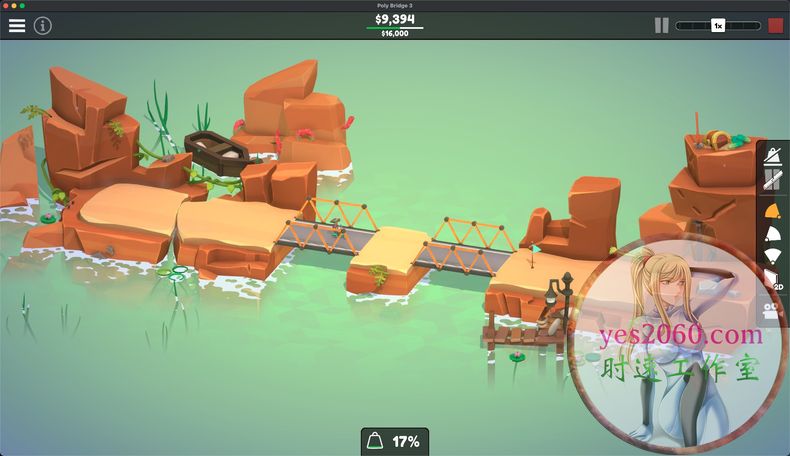Select the orange highlighted camera angle view
This screenshot has height=456, width=790.
[x=773, y=209]
